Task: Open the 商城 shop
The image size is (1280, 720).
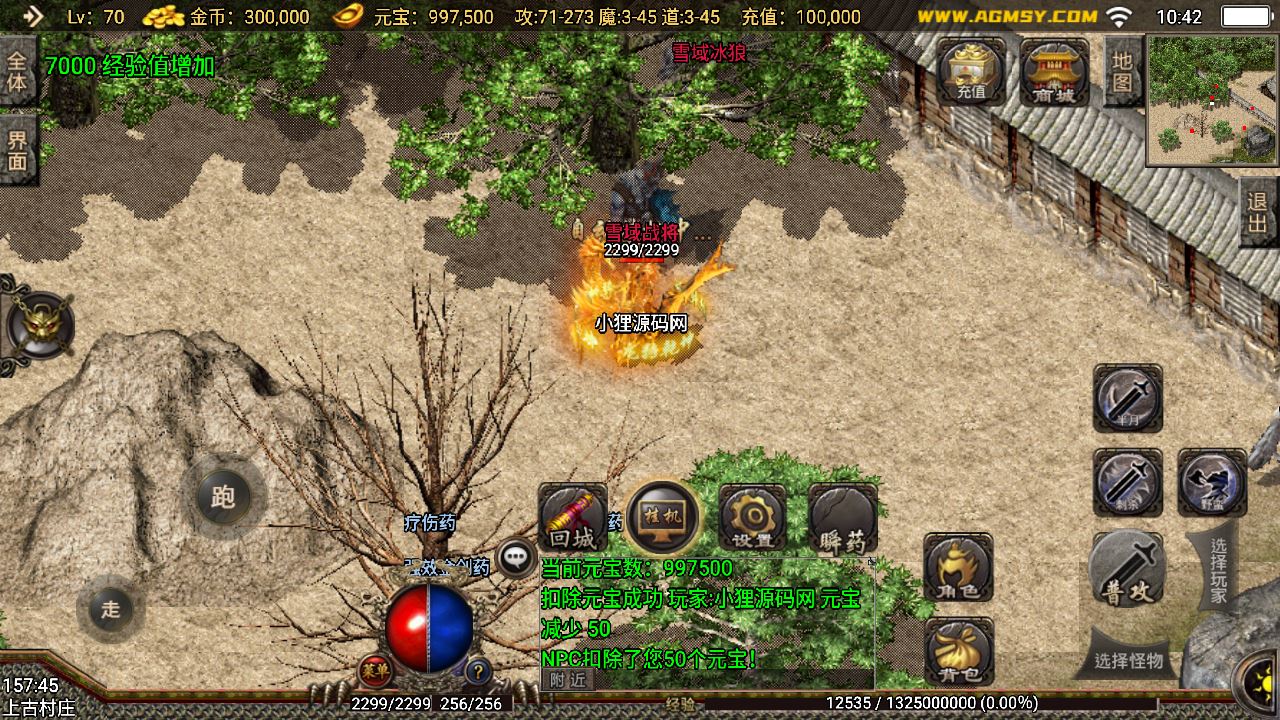Action: (1054, 70)
